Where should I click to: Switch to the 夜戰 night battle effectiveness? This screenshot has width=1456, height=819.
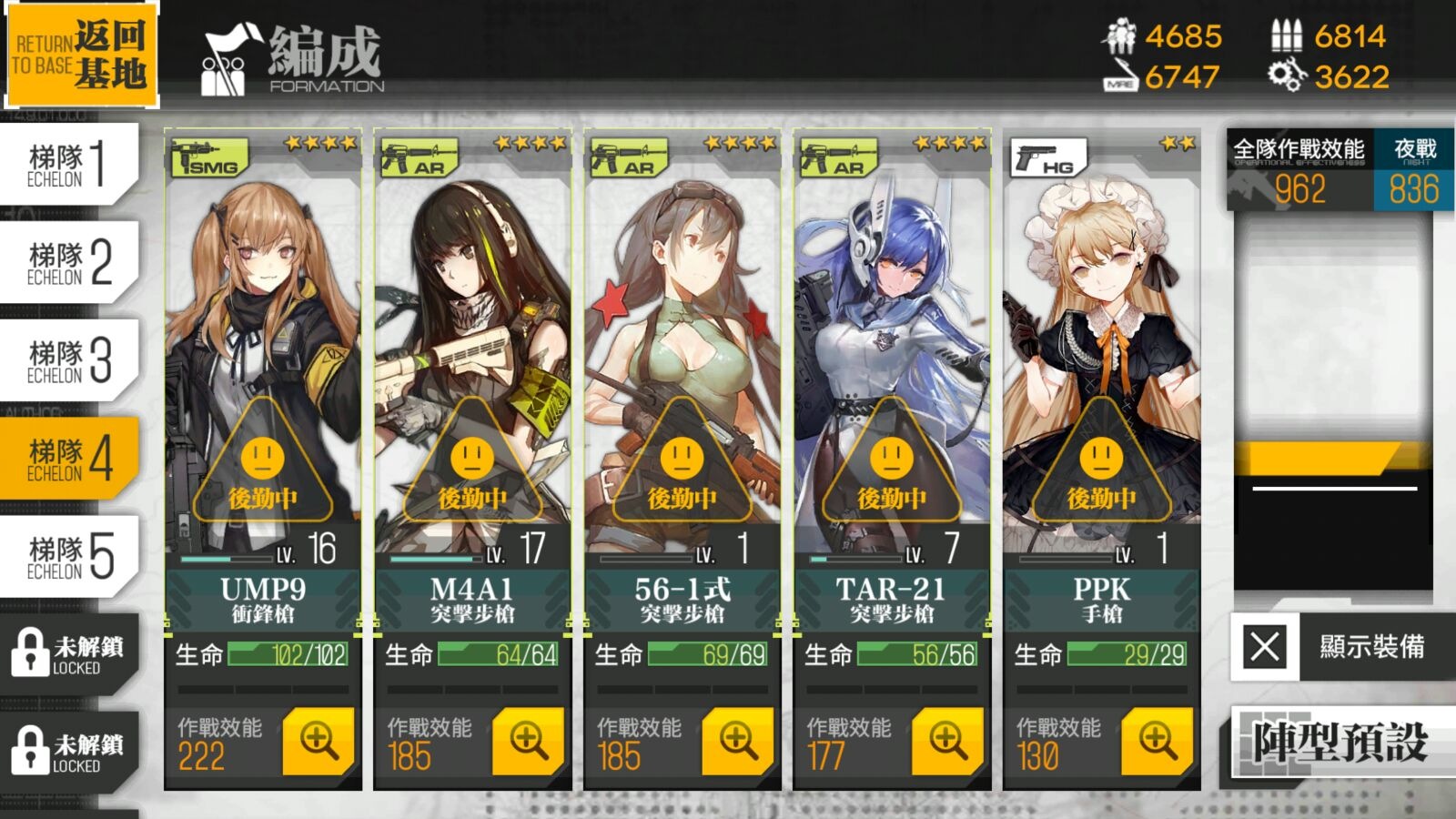1414,173
